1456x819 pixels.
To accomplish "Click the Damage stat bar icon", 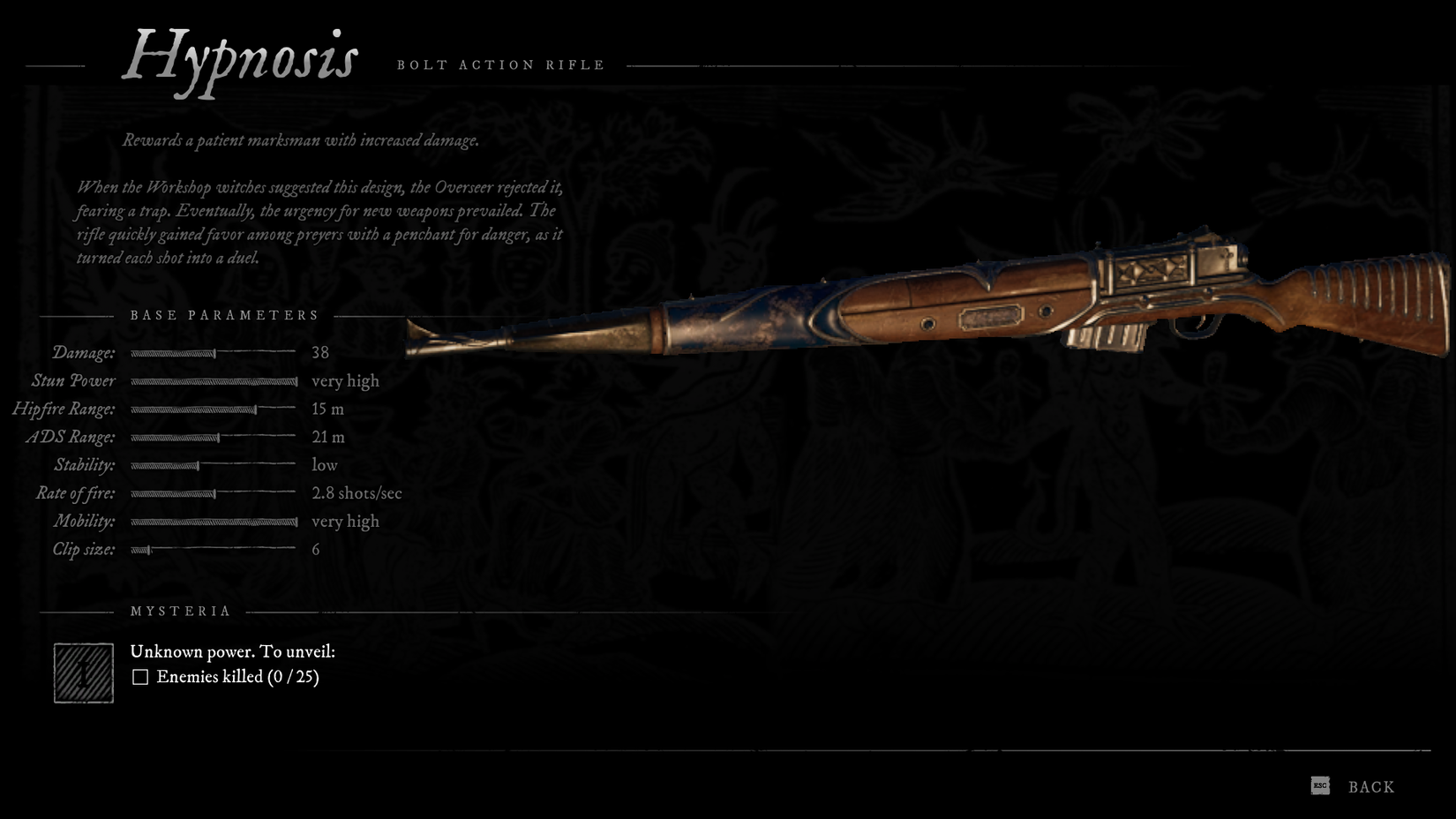I will point(214,352).
